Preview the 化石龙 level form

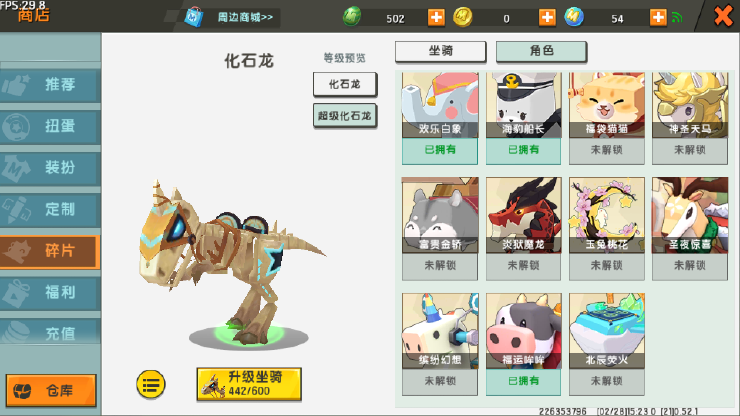click(x=344, y=84)
